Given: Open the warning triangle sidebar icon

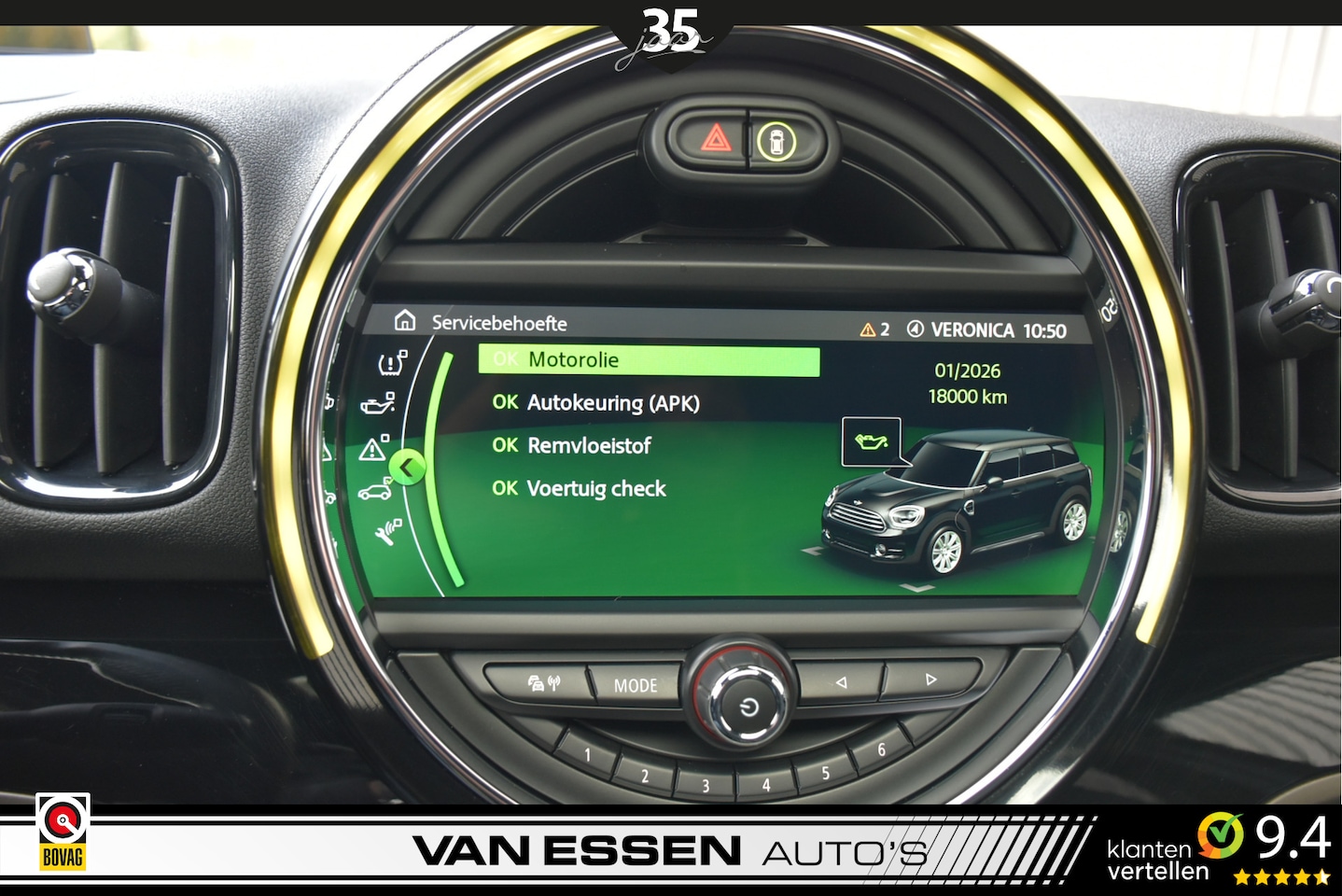Looking at the screenshot, I should click(x=373, y=450).
